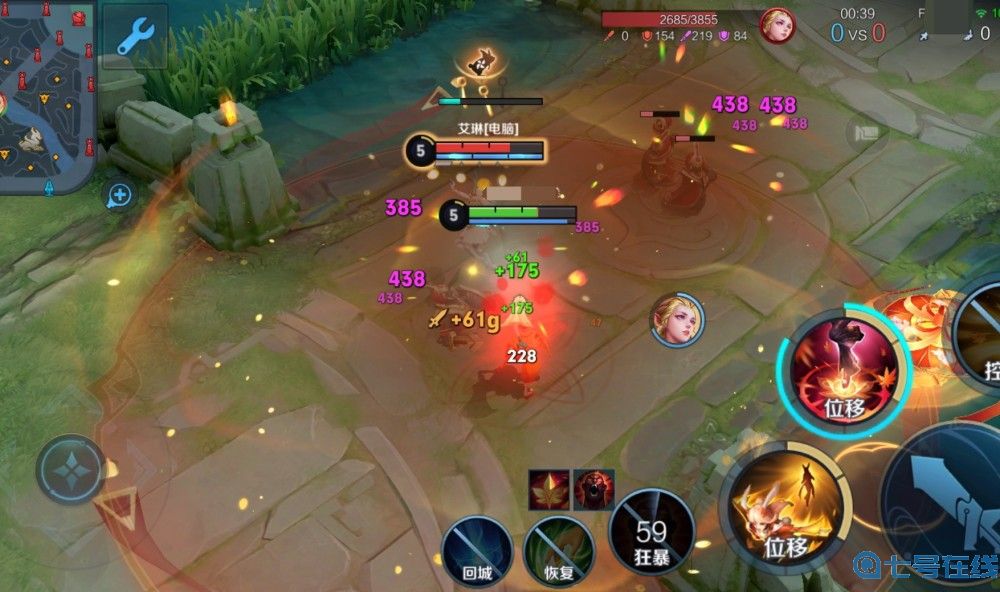Click the plus icon beside the minimap
The height and width of the screenshot is (592, 1000).
pyautogui.click(x=120, y=195)
